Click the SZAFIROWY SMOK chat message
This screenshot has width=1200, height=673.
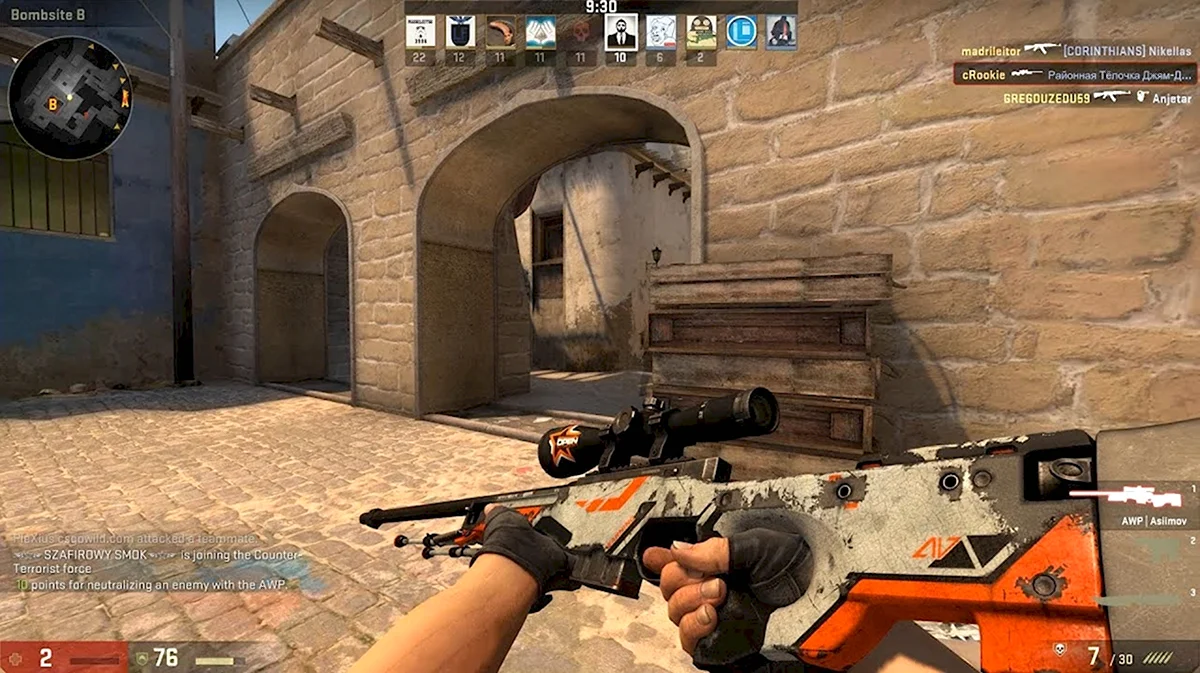pyautogui.click(x=160, y=561)
